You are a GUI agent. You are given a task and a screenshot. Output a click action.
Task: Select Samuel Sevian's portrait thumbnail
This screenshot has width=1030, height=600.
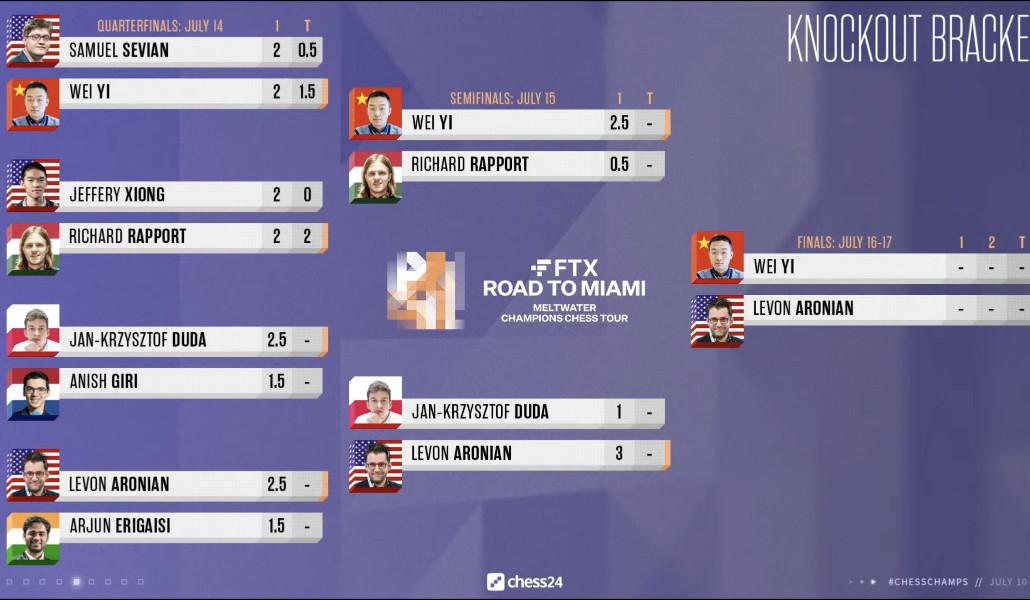pos(33,40)
